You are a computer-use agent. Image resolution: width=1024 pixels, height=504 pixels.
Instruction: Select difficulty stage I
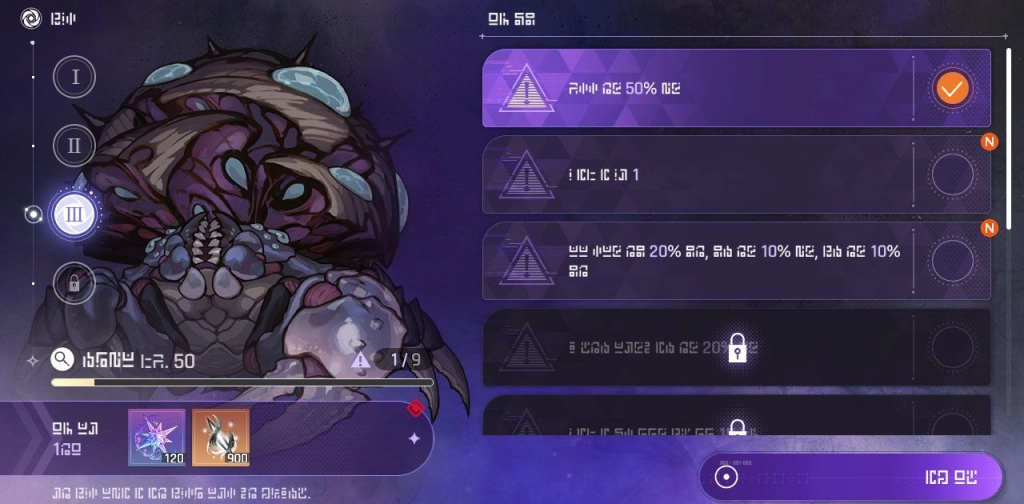[75, 77]
